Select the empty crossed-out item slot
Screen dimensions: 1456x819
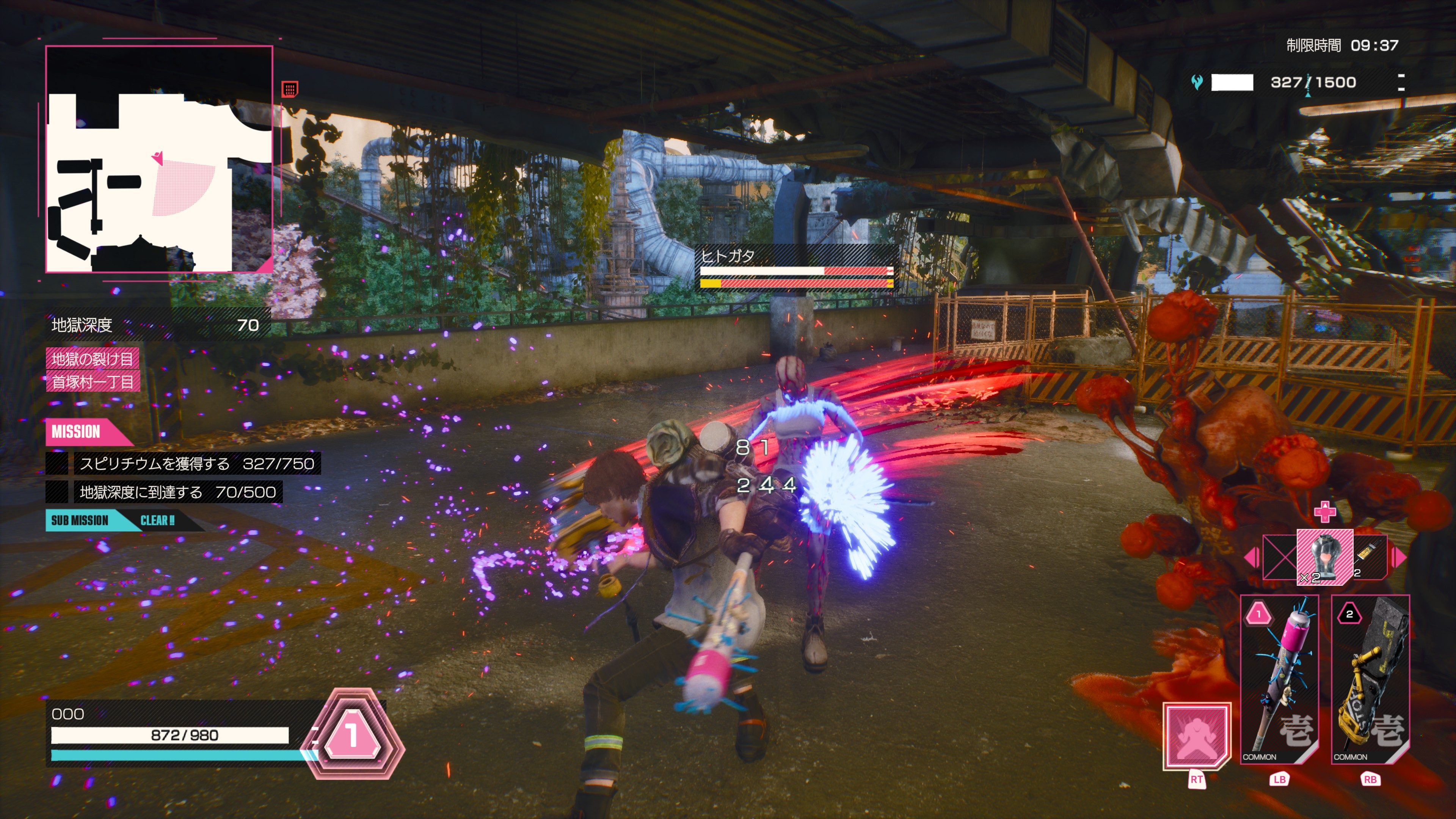pyautogui.click(x=1280, y=557)
